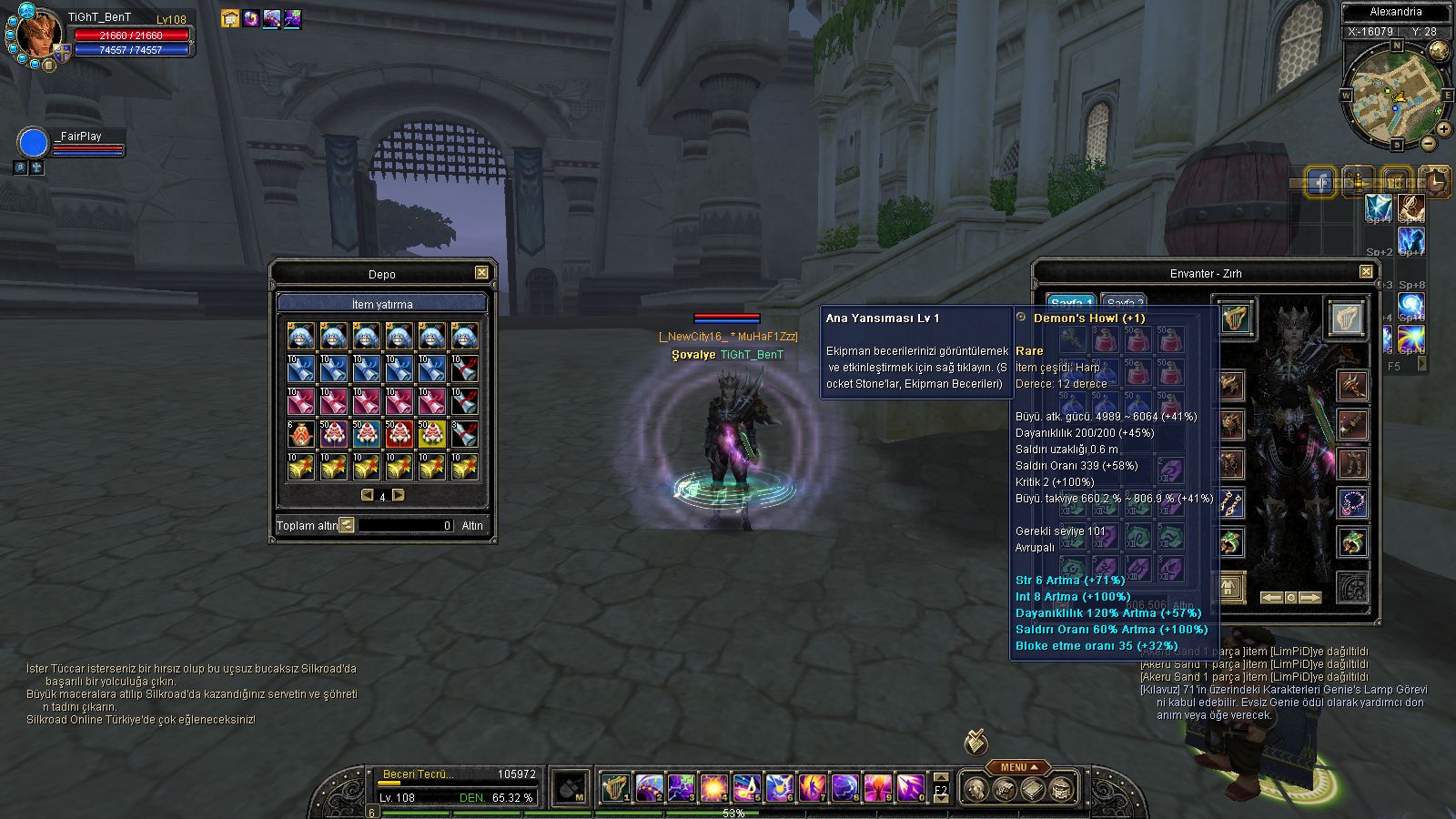Image resolution: width=1456 pixels, height=819 pixels.
Task: Switch hotbar page with the F2 up arrow
Action: 941,778
